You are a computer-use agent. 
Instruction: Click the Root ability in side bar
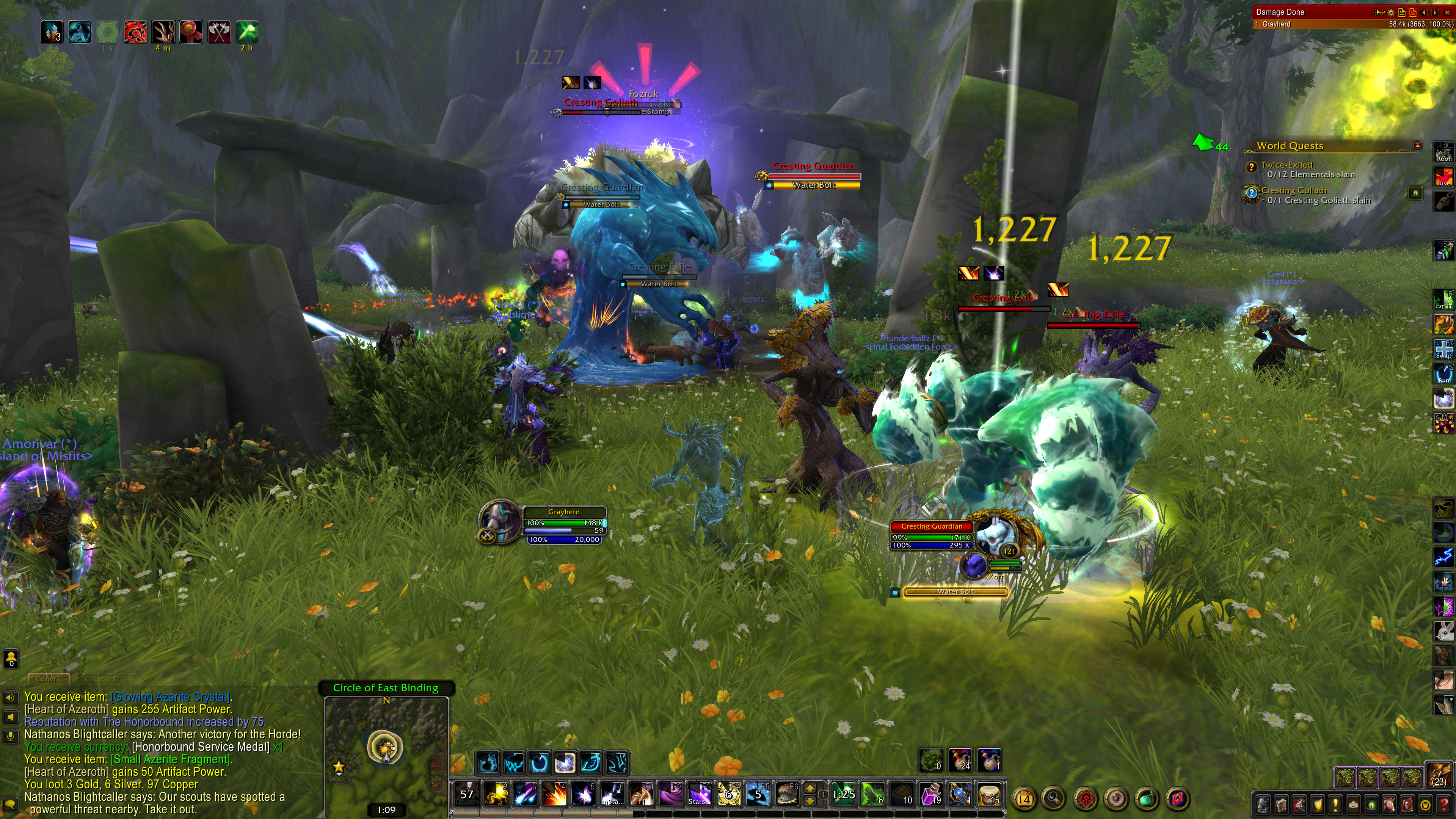(1443, 152)
